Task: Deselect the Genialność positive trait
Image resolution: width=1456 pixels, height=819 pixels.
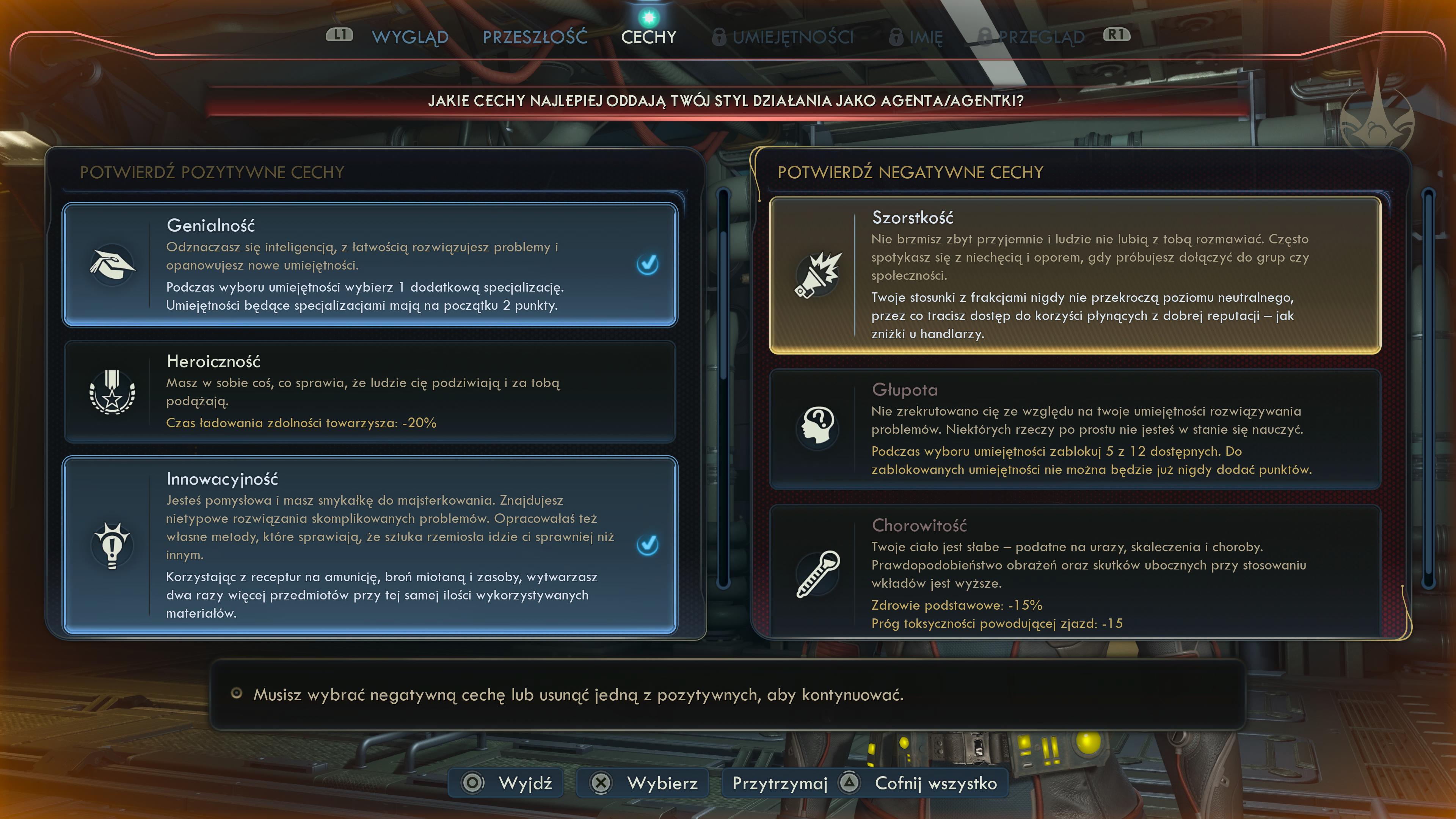Action: tap(370, 265)
